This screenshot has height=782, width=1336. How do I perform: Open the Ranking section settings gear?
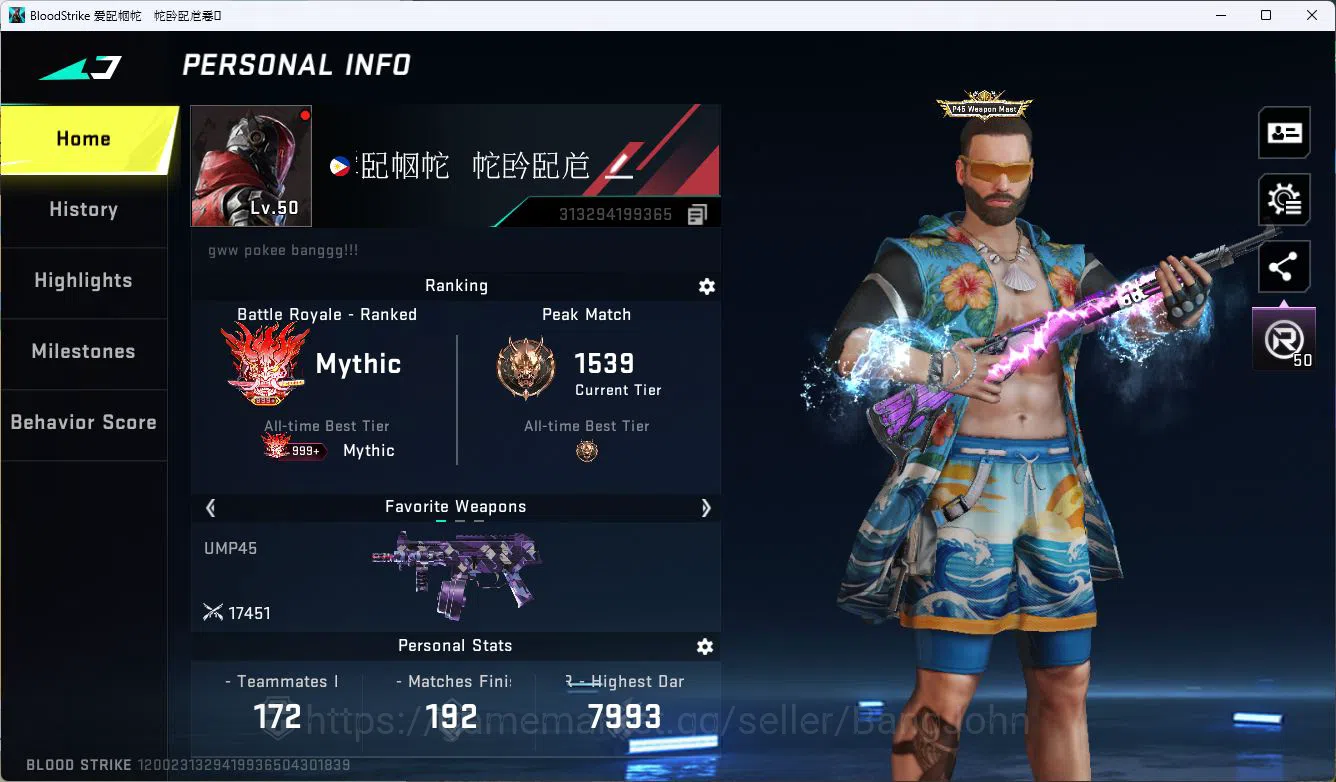pos(707,287)
